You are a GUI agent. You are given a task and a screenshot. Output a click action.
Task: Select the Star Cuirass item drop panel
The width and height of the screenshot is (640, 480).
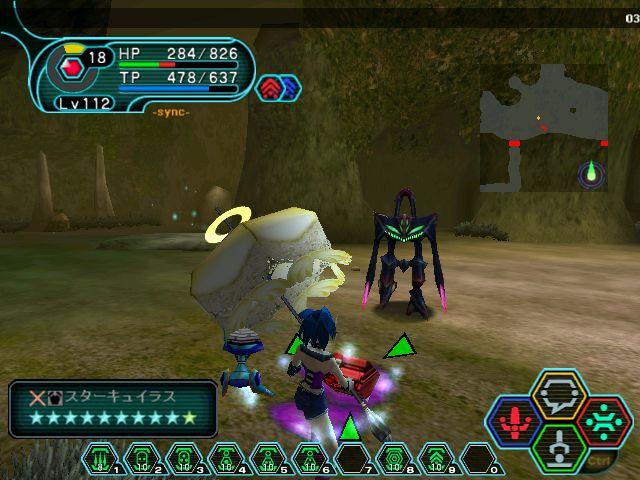tap(113, 408)
